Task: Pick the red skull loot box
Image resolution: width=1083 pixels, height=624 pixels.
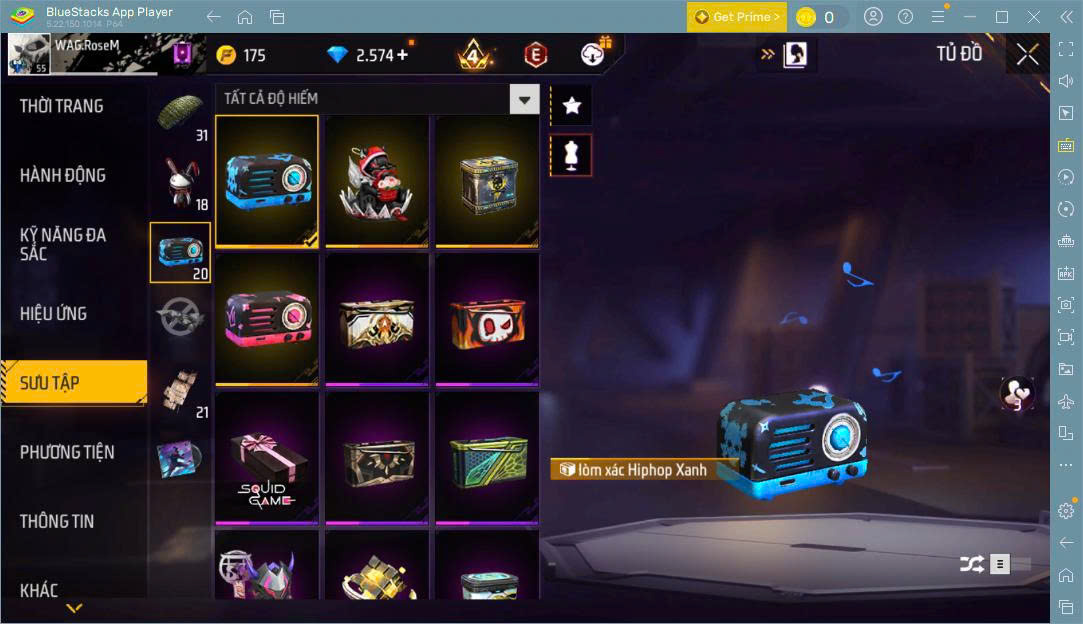Action: (x=487, y=319)
